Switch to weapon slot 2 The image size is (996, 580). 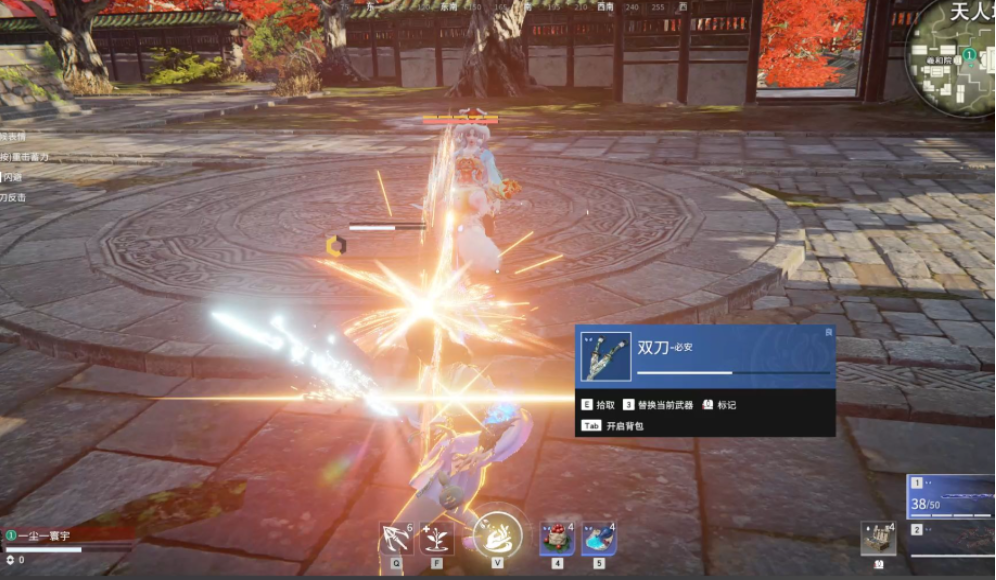click(x=951, y=540)
